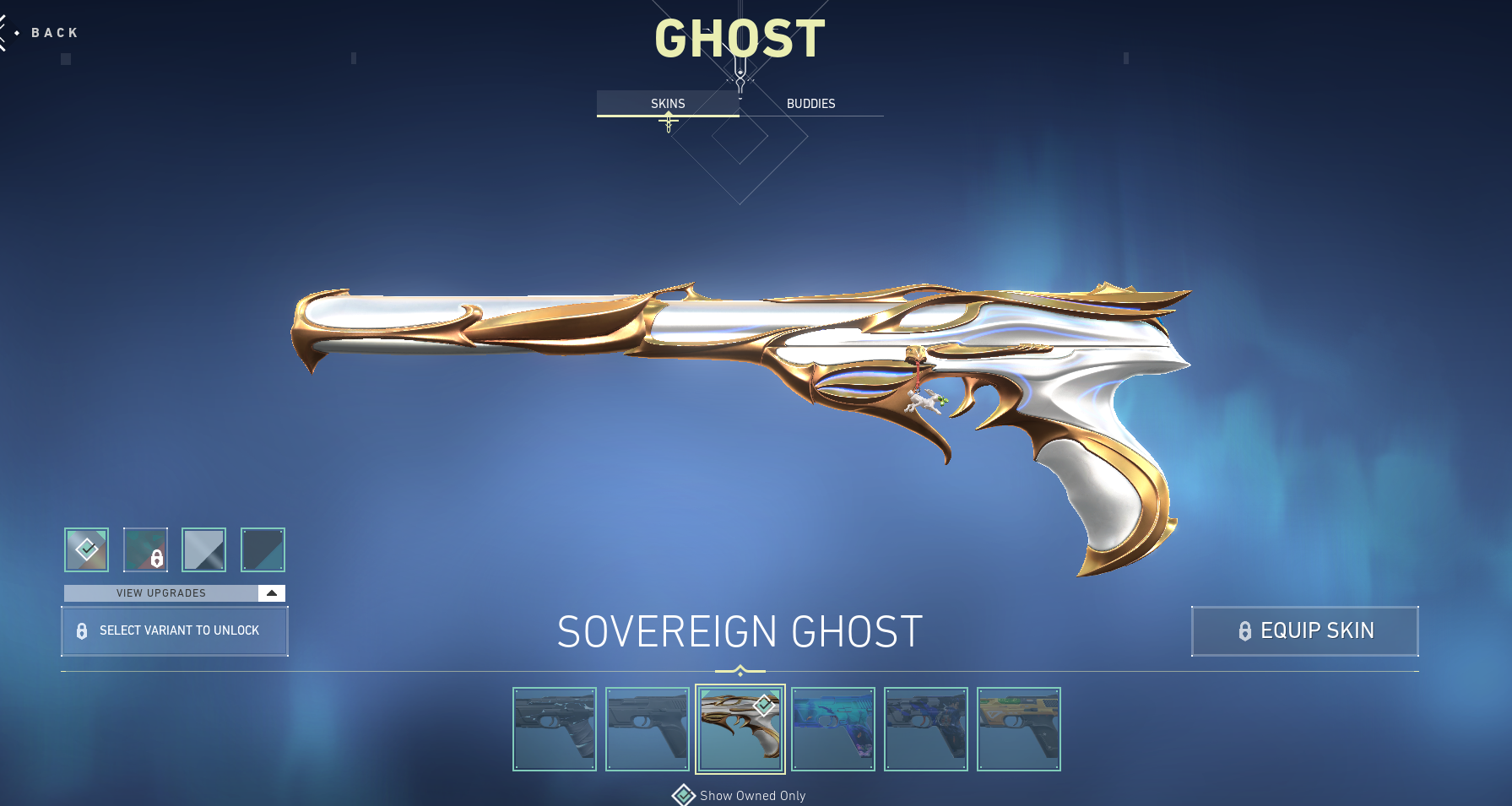Select the ocean-themed Ghost skin thumbnail
This screenshot has height=806, width=1512.
(x=833, y=729)
